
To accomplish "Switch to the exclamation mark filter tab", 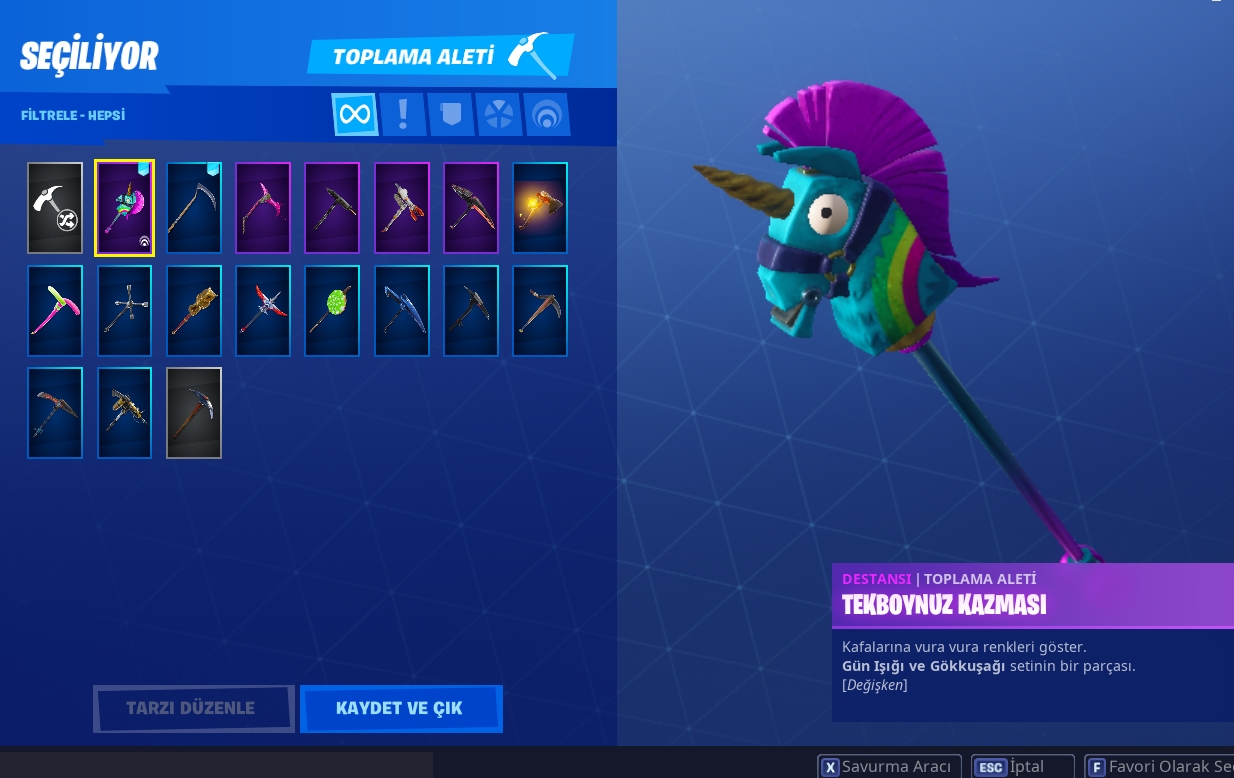I will 403,114.
